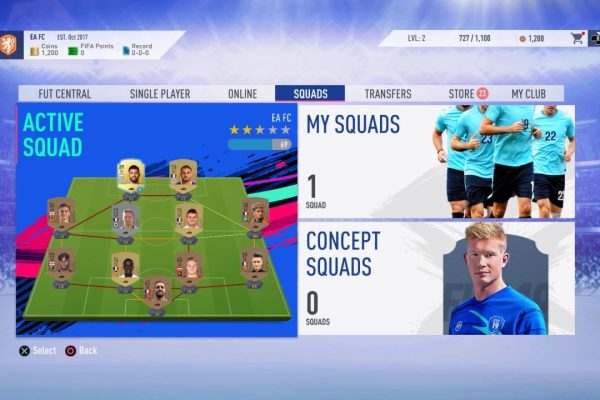The width and height of the screenshot is (600, 400).
Task: Select the Squads tab
Action: pyautogui.click(x=310, y=94)
